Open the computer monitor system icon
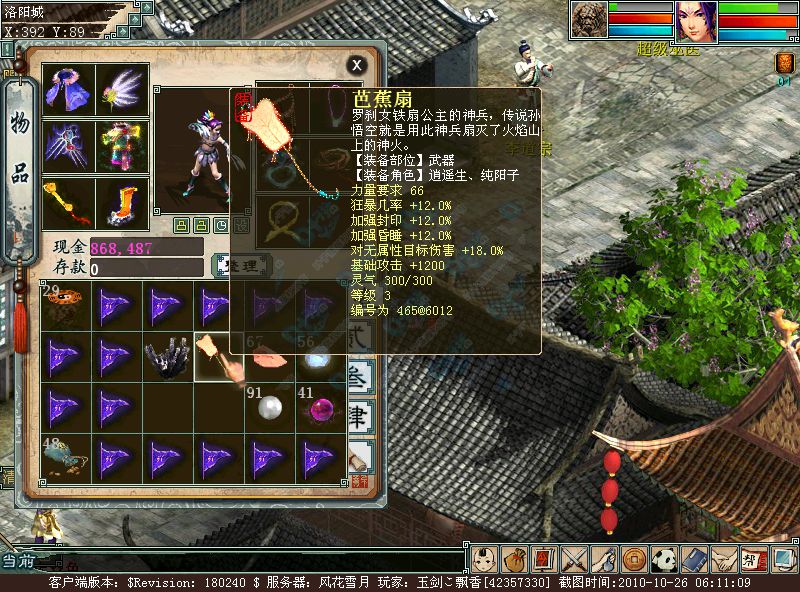The image size is (800, 592). 783,559
